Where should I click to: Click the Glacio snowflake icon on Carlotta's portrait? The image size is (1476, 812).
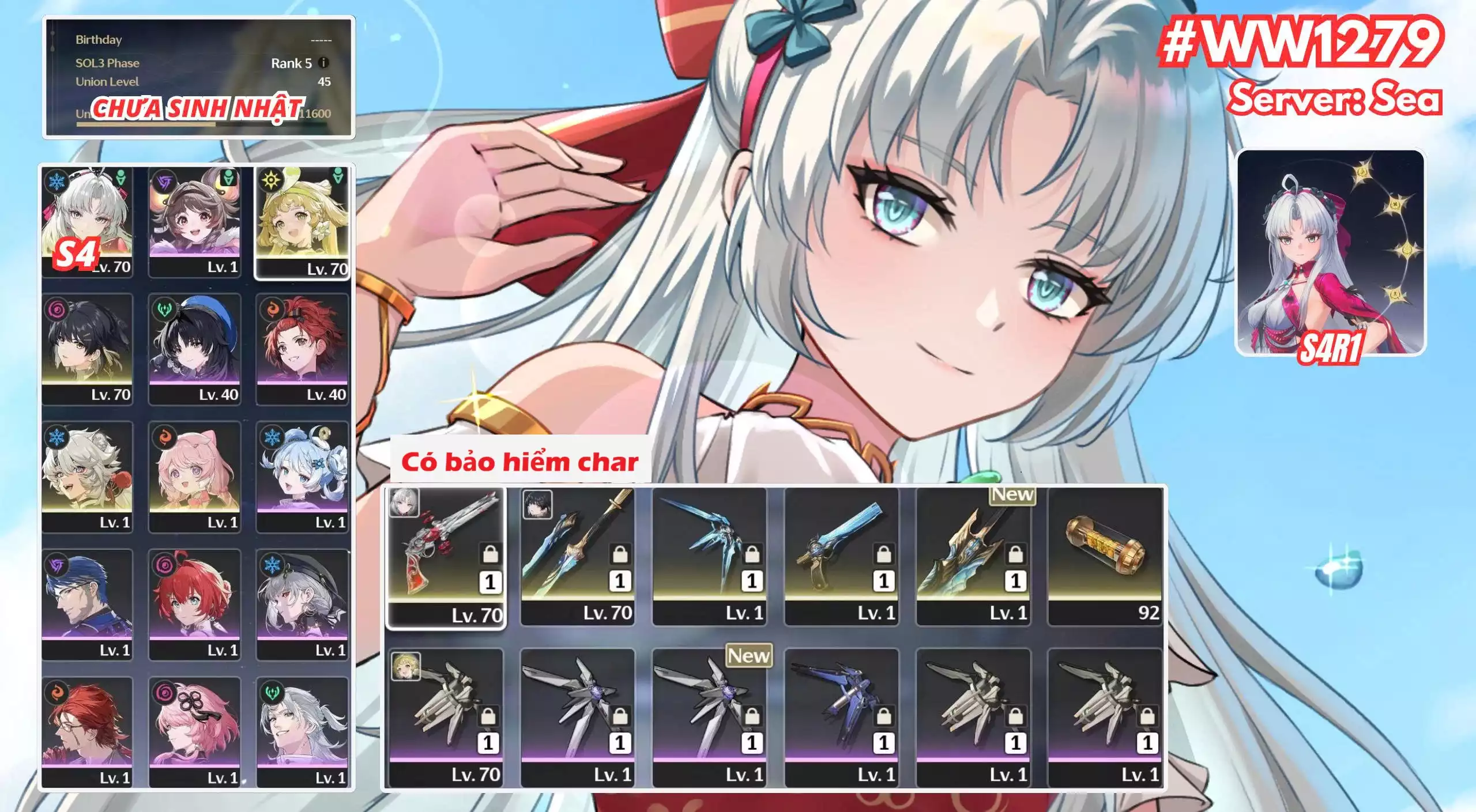point(55,182)
